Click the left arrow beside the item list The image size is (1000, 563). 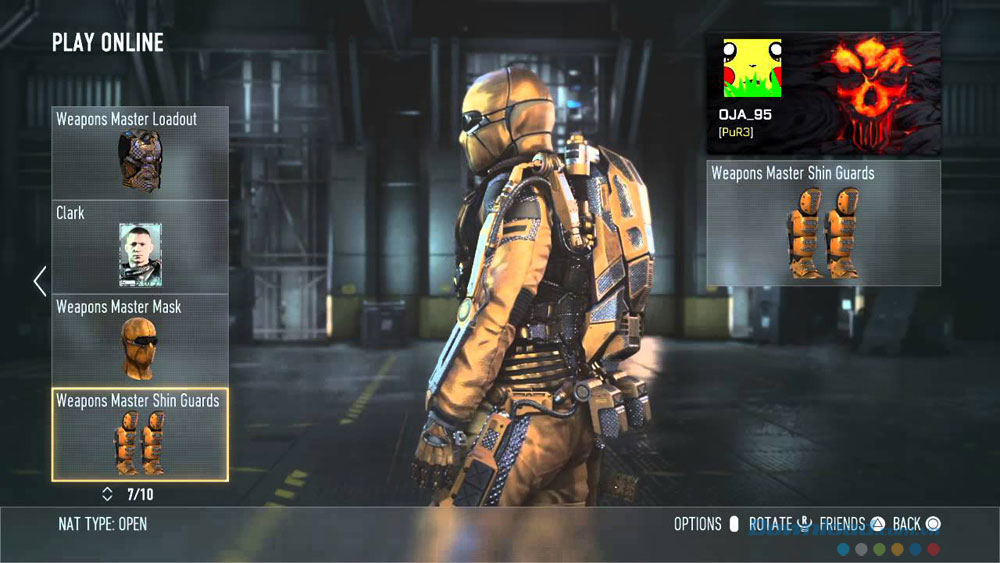40,281
